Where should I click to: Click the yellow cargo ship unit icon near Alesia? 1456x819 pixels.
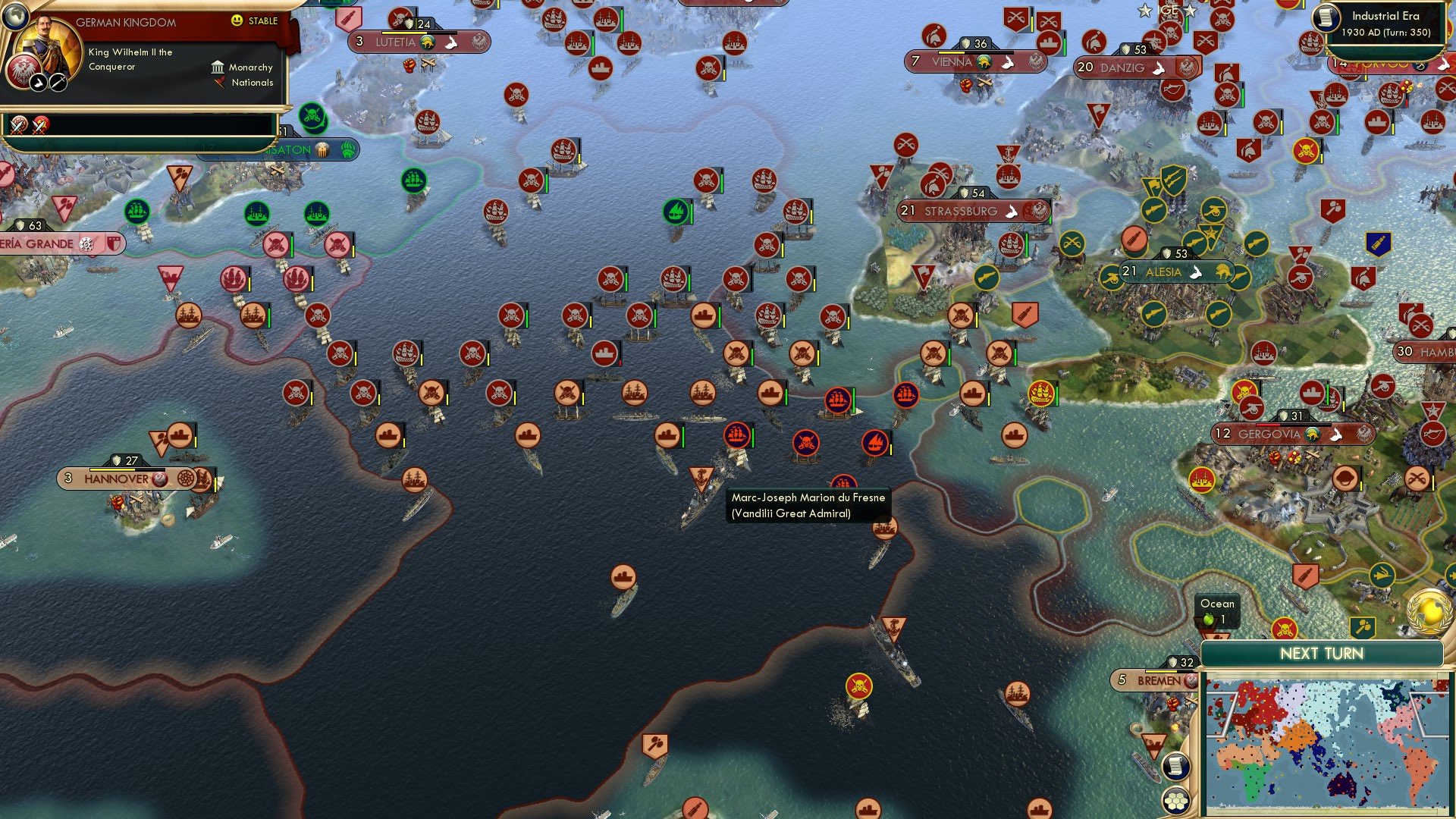click(1040, 394)
